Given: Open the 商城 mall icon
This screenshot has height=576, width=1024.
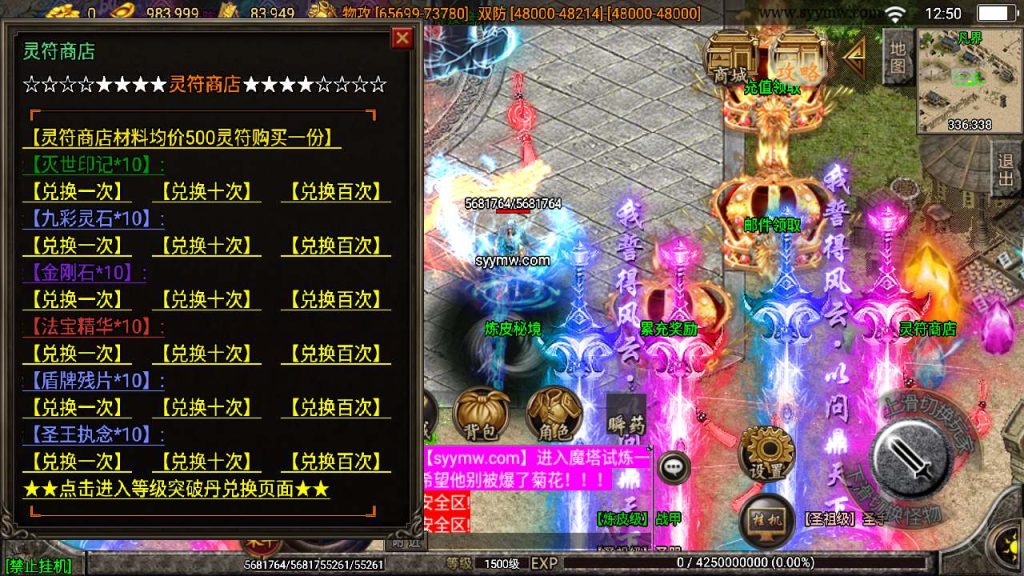Looking at the screenshot, I should [x=729, y=57].
